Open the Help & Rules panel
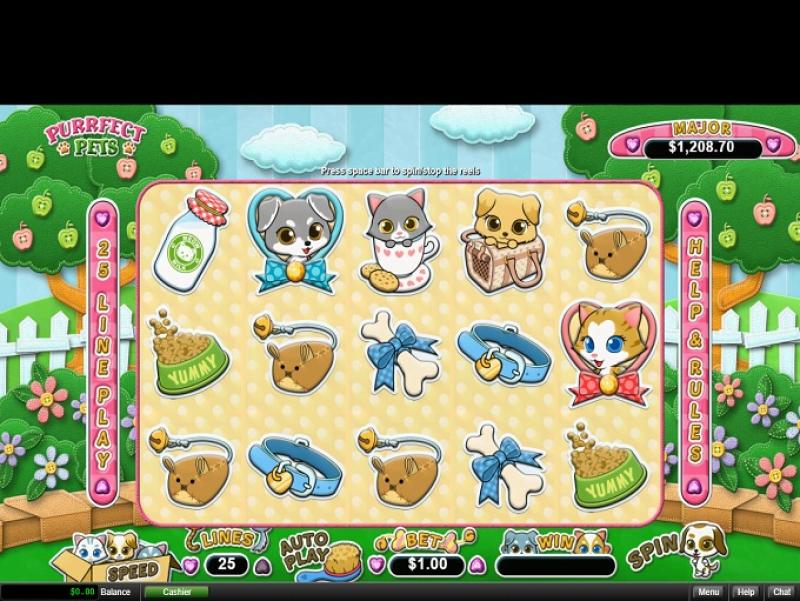800x601 pixels. coord(695,352)
